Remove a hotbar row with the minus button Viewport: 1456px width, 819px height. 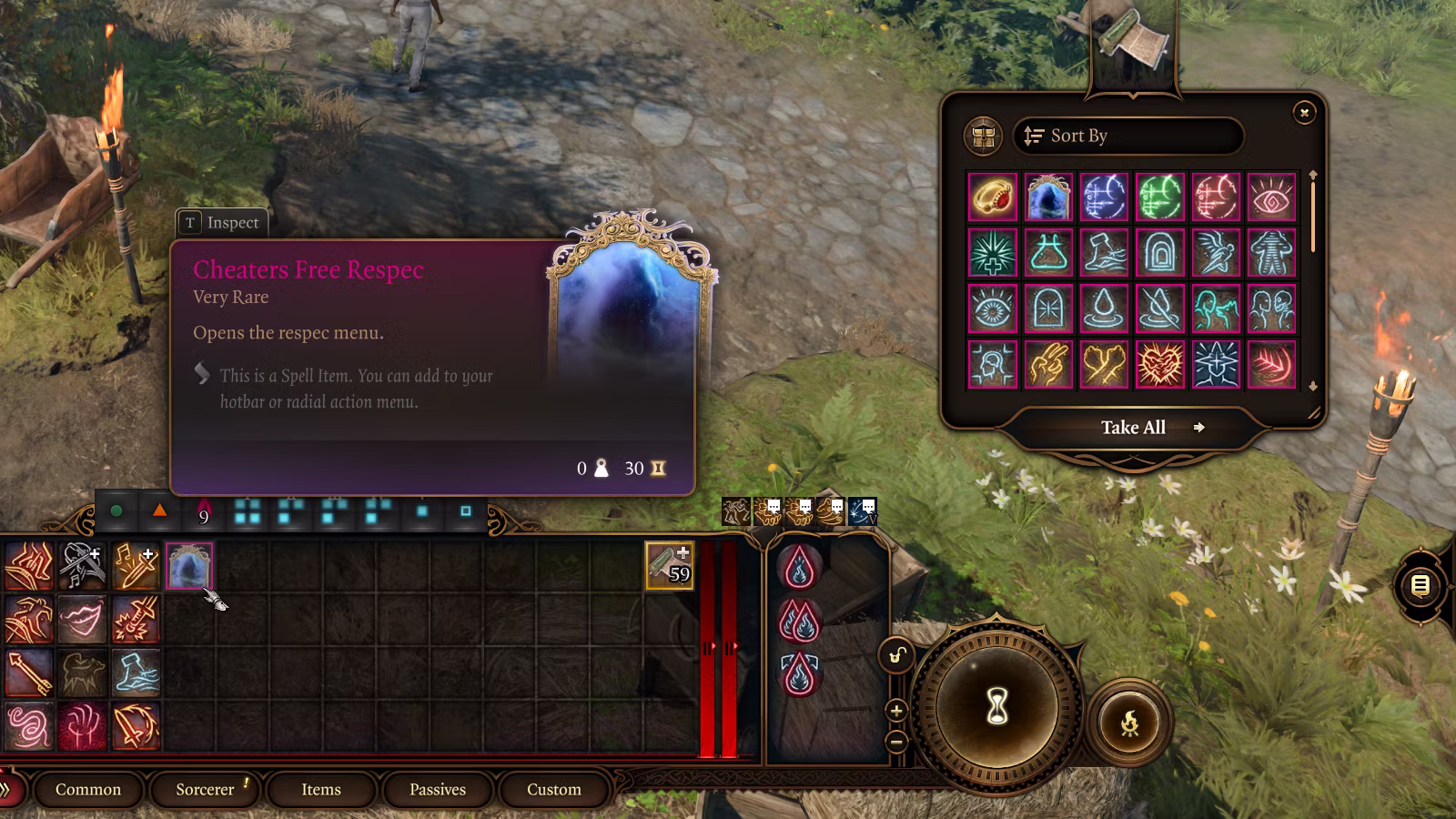click(x=896, y=742)
